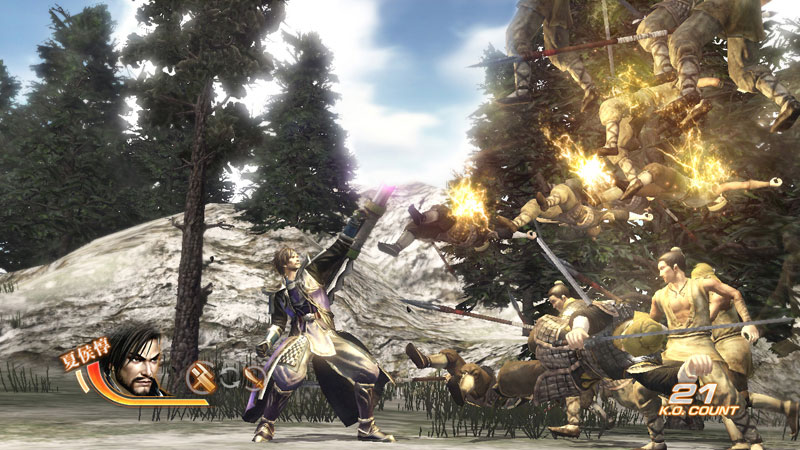Click the weapon swap arrows icon
The width and height of the screenshot is (800, 450).
[x=229, y=377]
